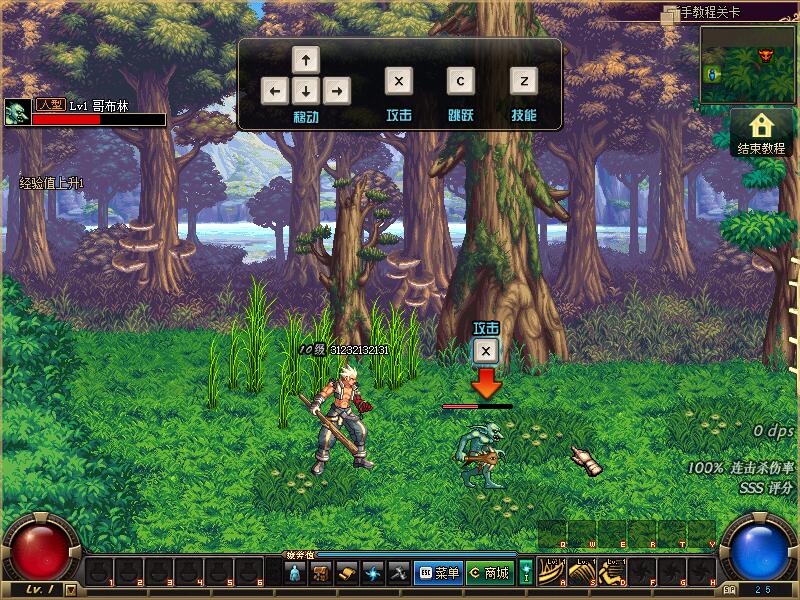The width and height of the screenshot is (800, 600).
Task: Click the 结束教程 end tutorial button
Action: [x=761, y=133]
